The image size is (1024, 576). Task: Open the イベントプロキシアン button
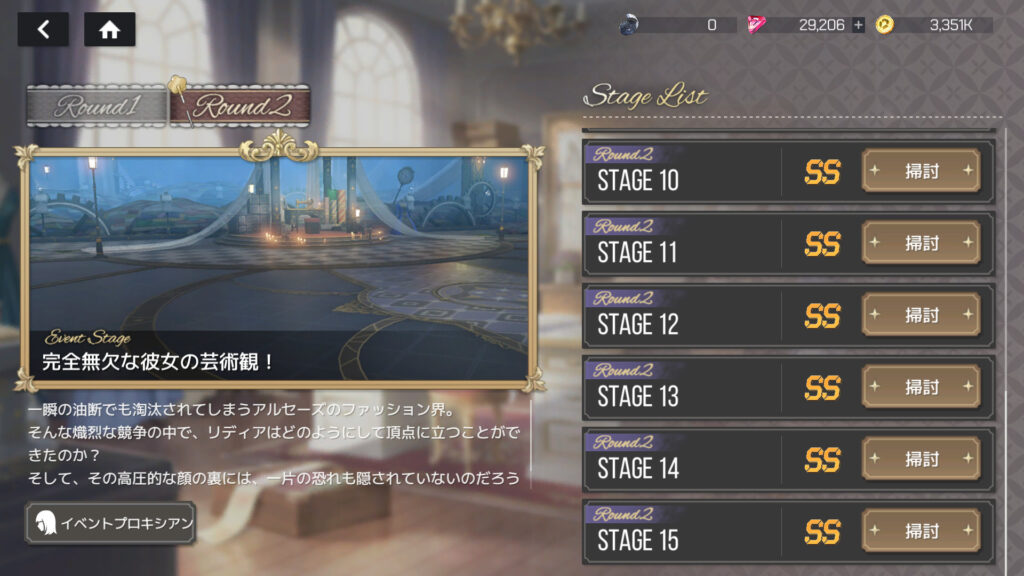pyautogui.click(x=110, y=522)
